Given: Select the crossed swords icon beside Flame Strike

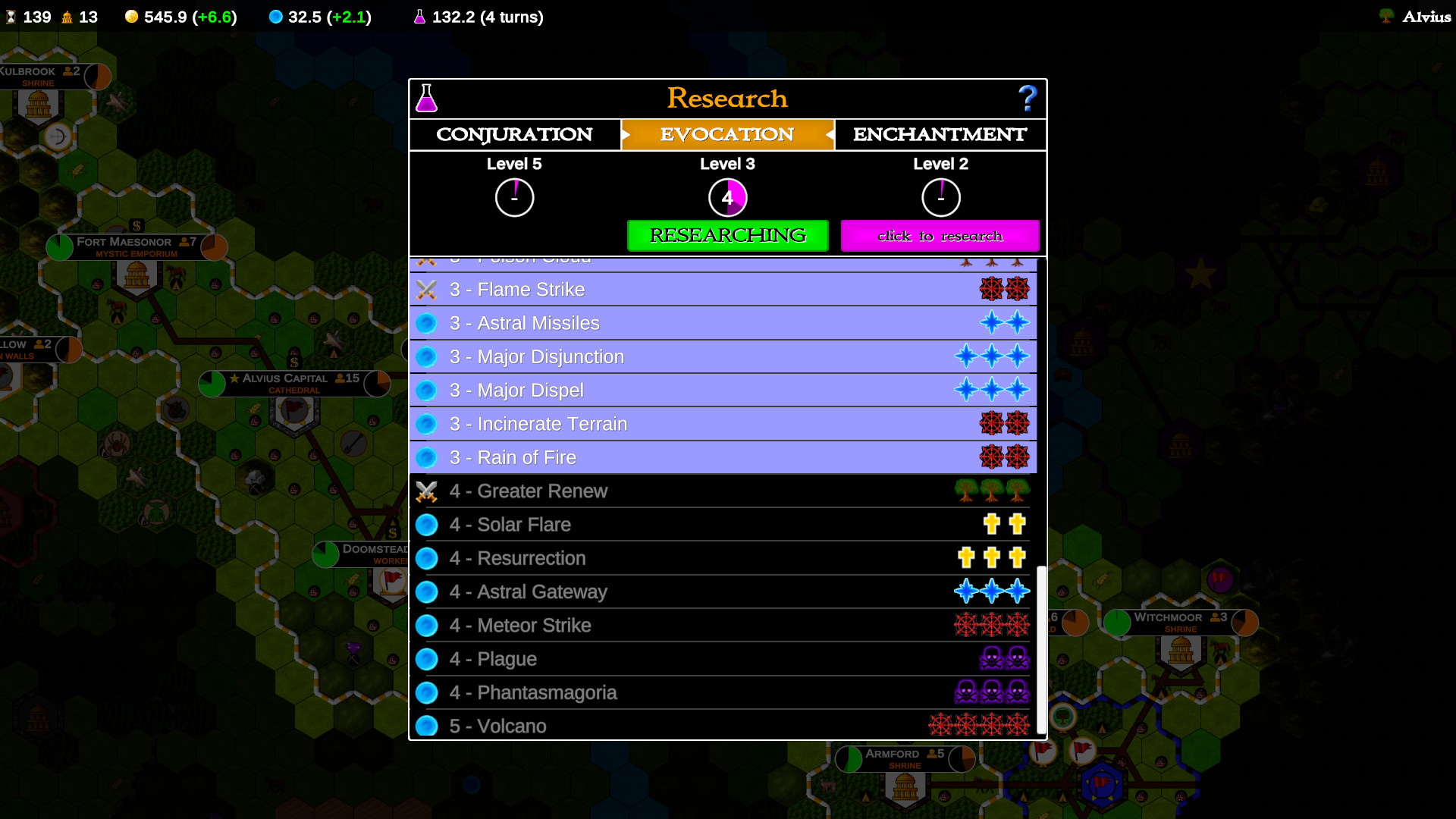Looking at the screenshot, I should (427, 289).
